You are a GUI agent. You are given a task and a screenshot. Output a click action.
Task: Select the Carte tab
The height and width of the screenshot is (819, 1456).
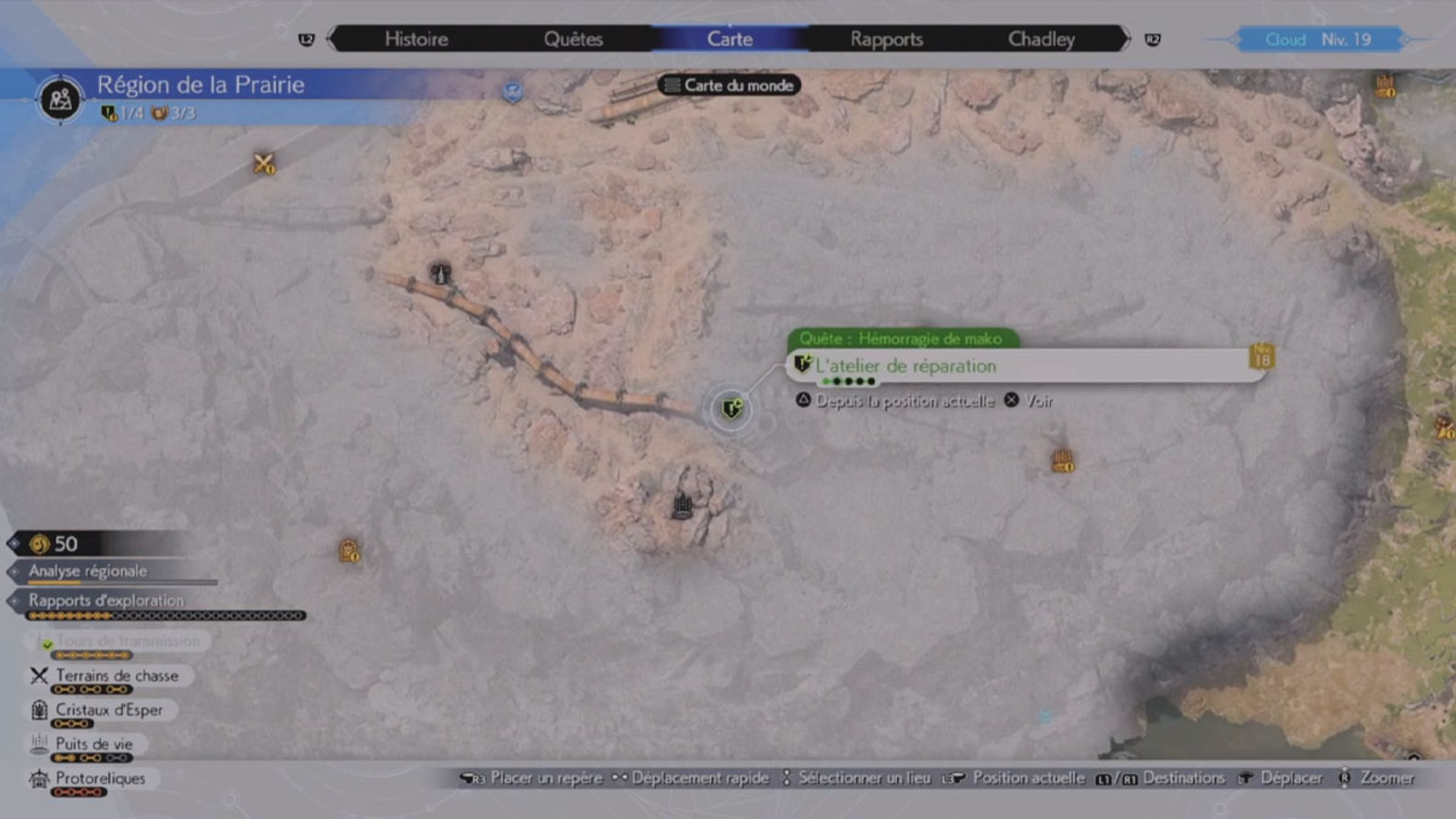pyautogui.click(x=730, y=39)
